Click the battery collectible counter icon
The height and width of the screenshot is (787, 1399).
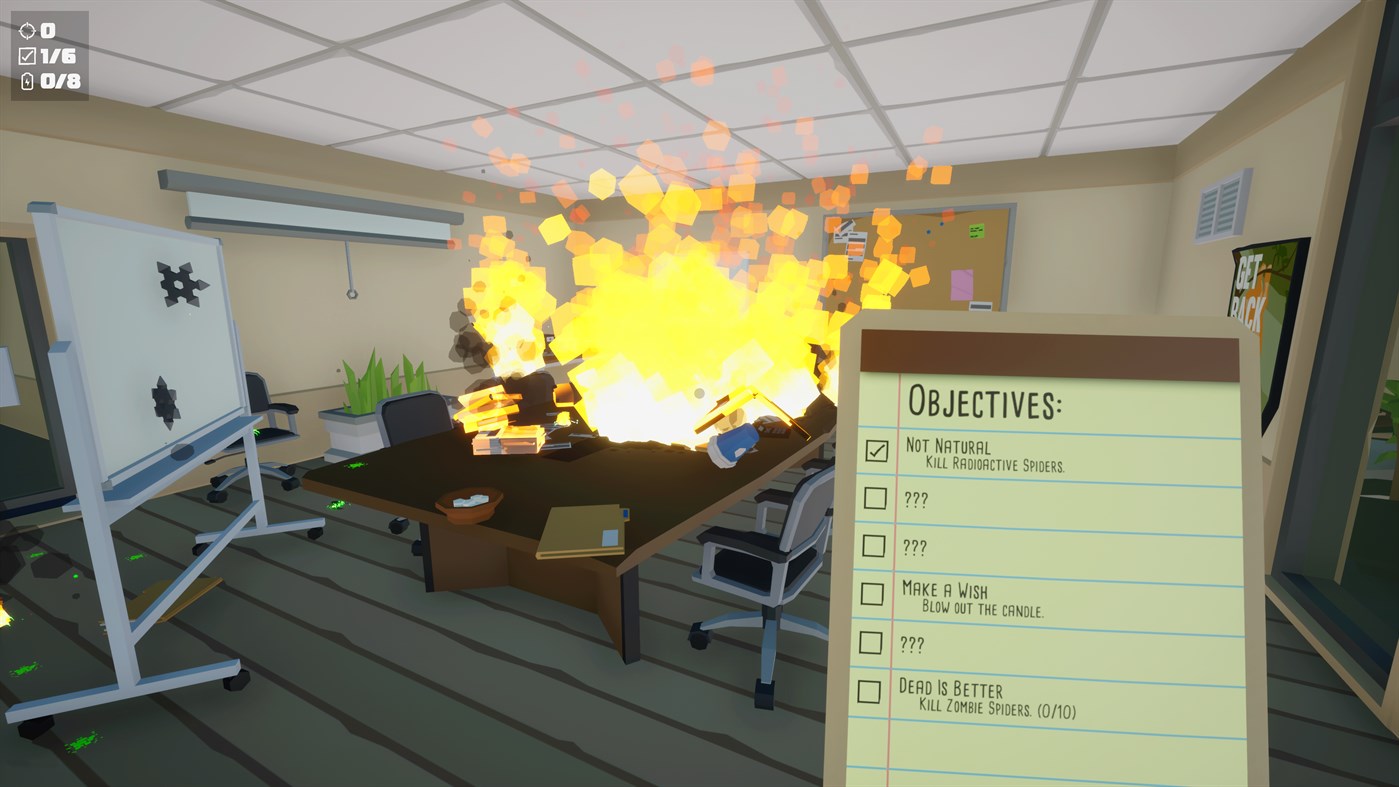tap(25, 83)
